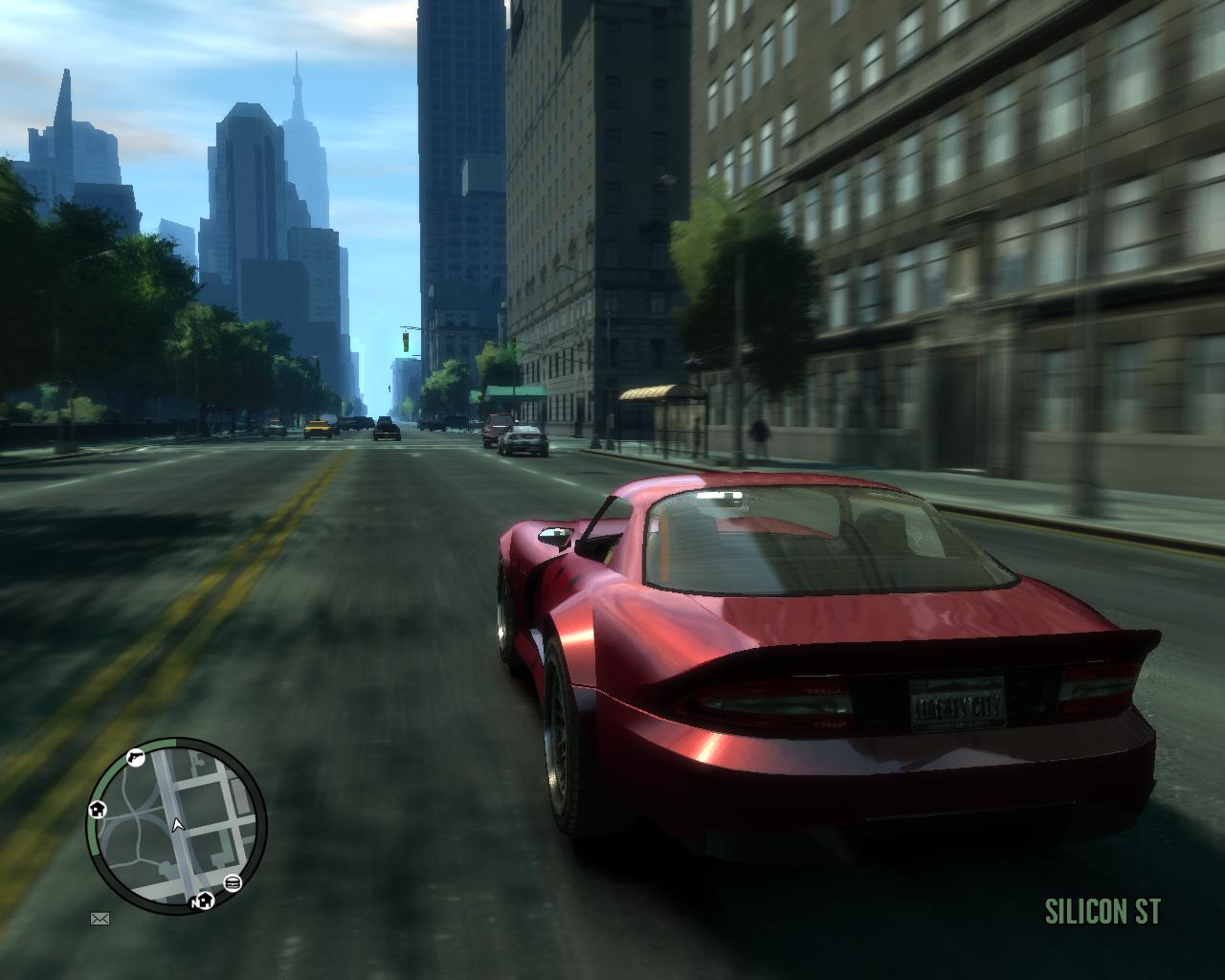Select the traffic light above the intersection
This screenshot has width=1225, height=980.
tap(406, 345)
